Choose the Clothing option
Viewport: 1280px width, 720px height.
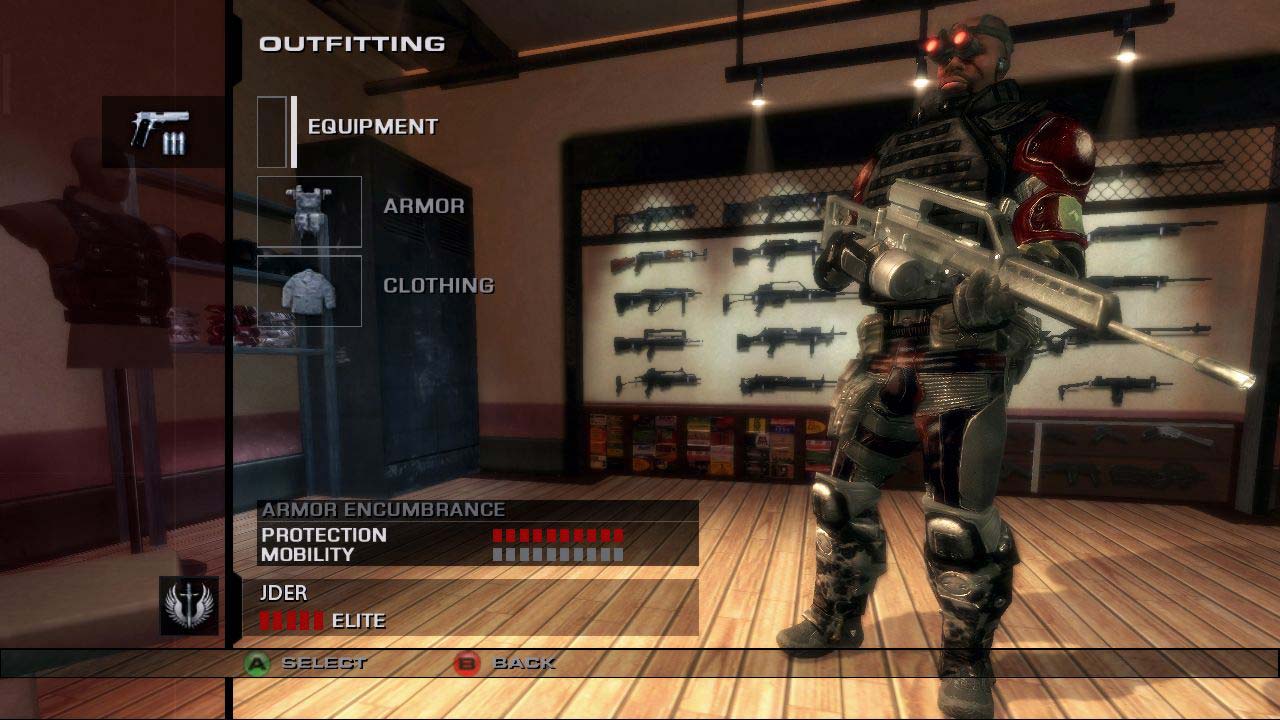pyautogui.click(x=438, y=285)
